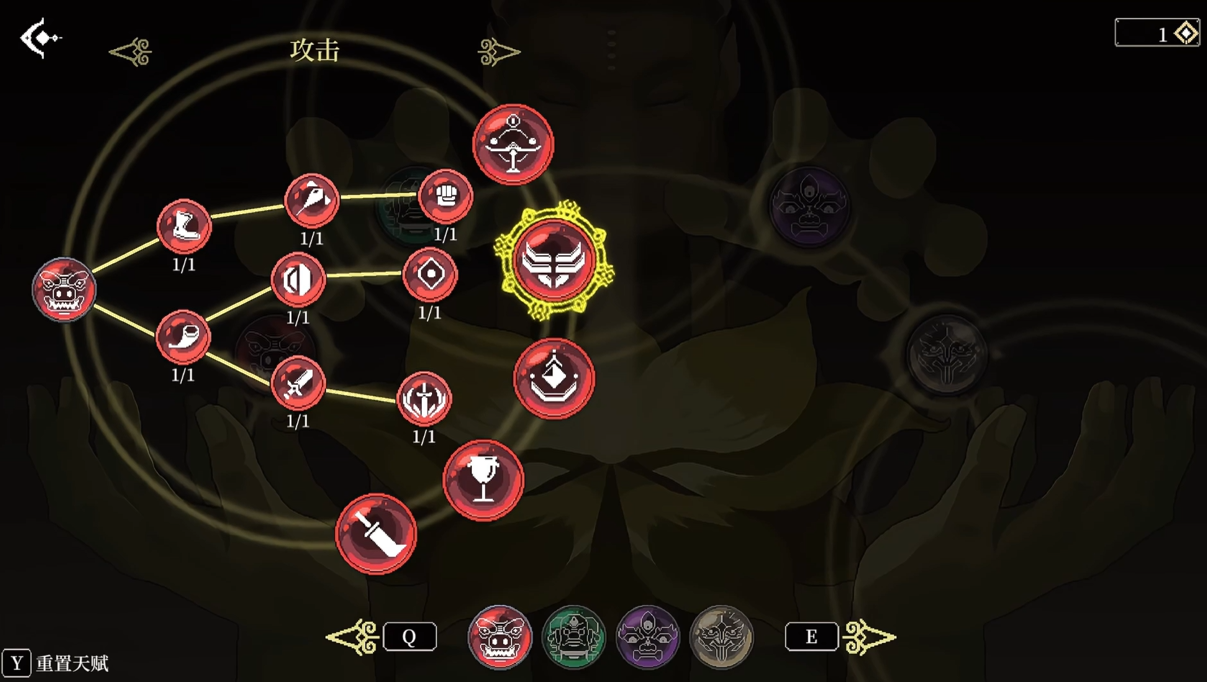Click the back arrow in the top-left corner
The image size is (1207, 682).
point(40,38)
